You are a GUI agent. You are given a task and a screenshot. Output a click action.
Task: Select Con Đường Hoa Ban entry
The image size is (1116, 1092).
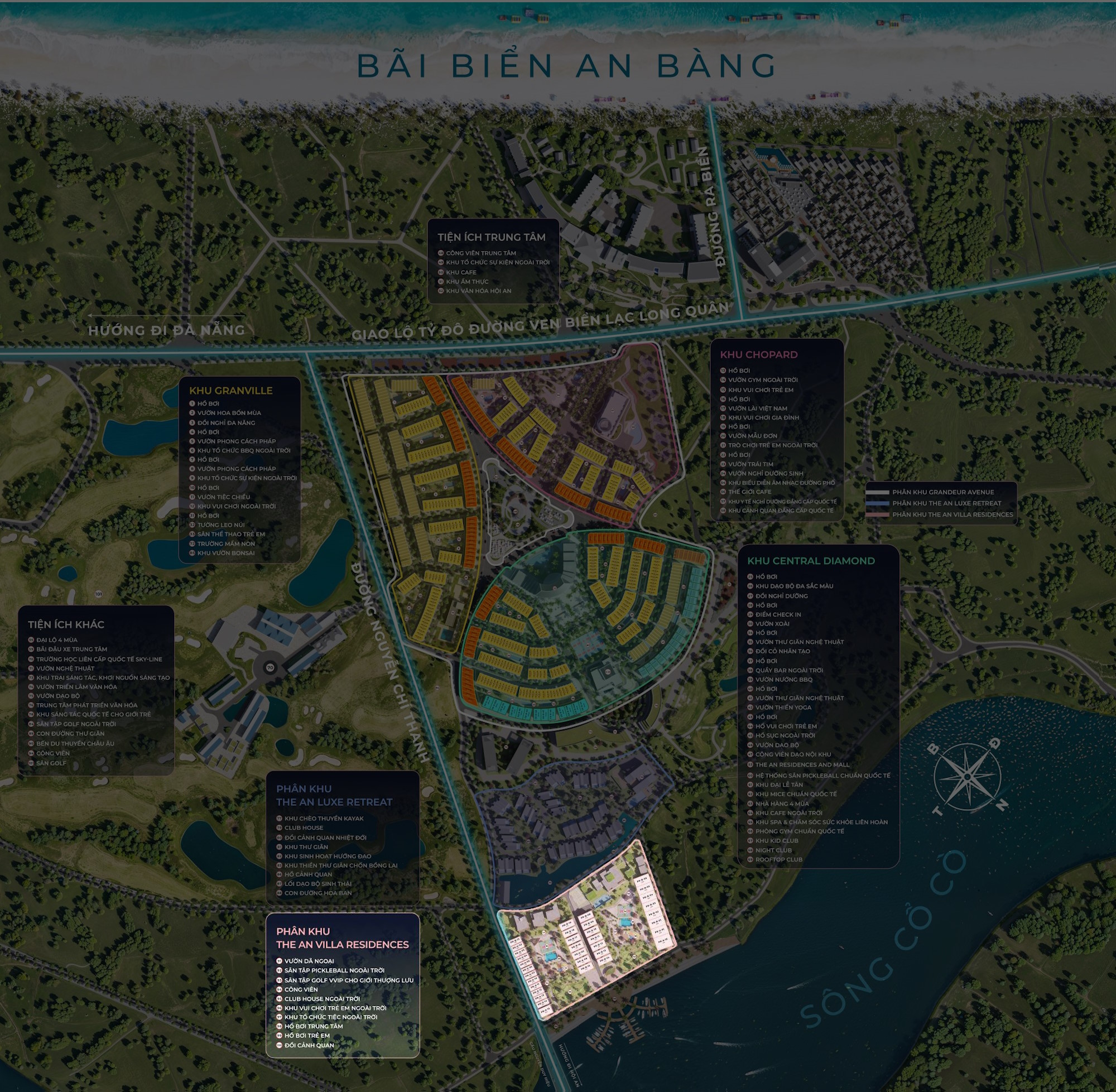(318, 893)
